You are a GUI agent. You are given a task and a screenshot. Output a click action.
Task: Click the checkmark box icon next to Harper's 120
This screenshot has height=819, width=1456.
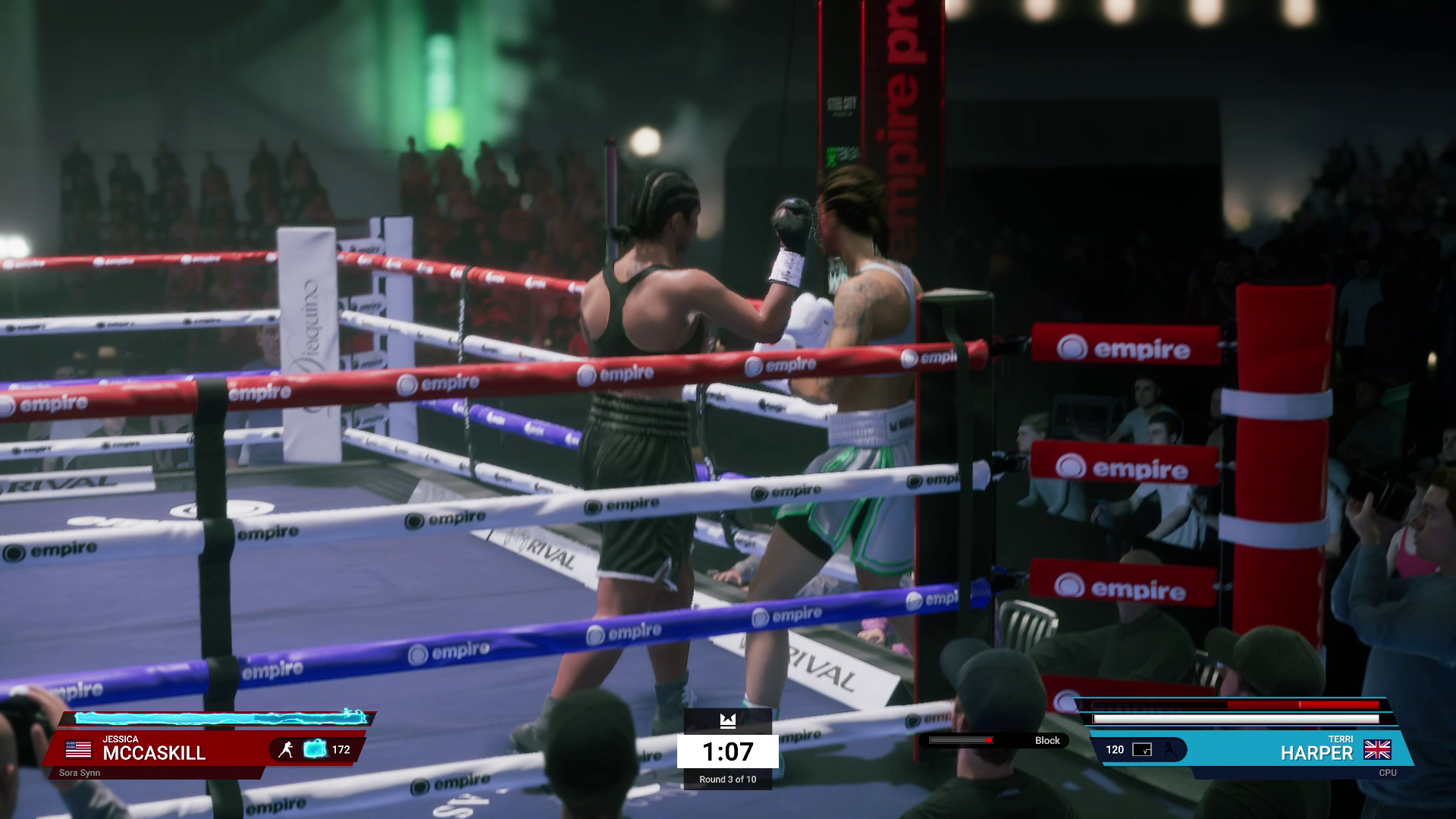coord(1141,750)
